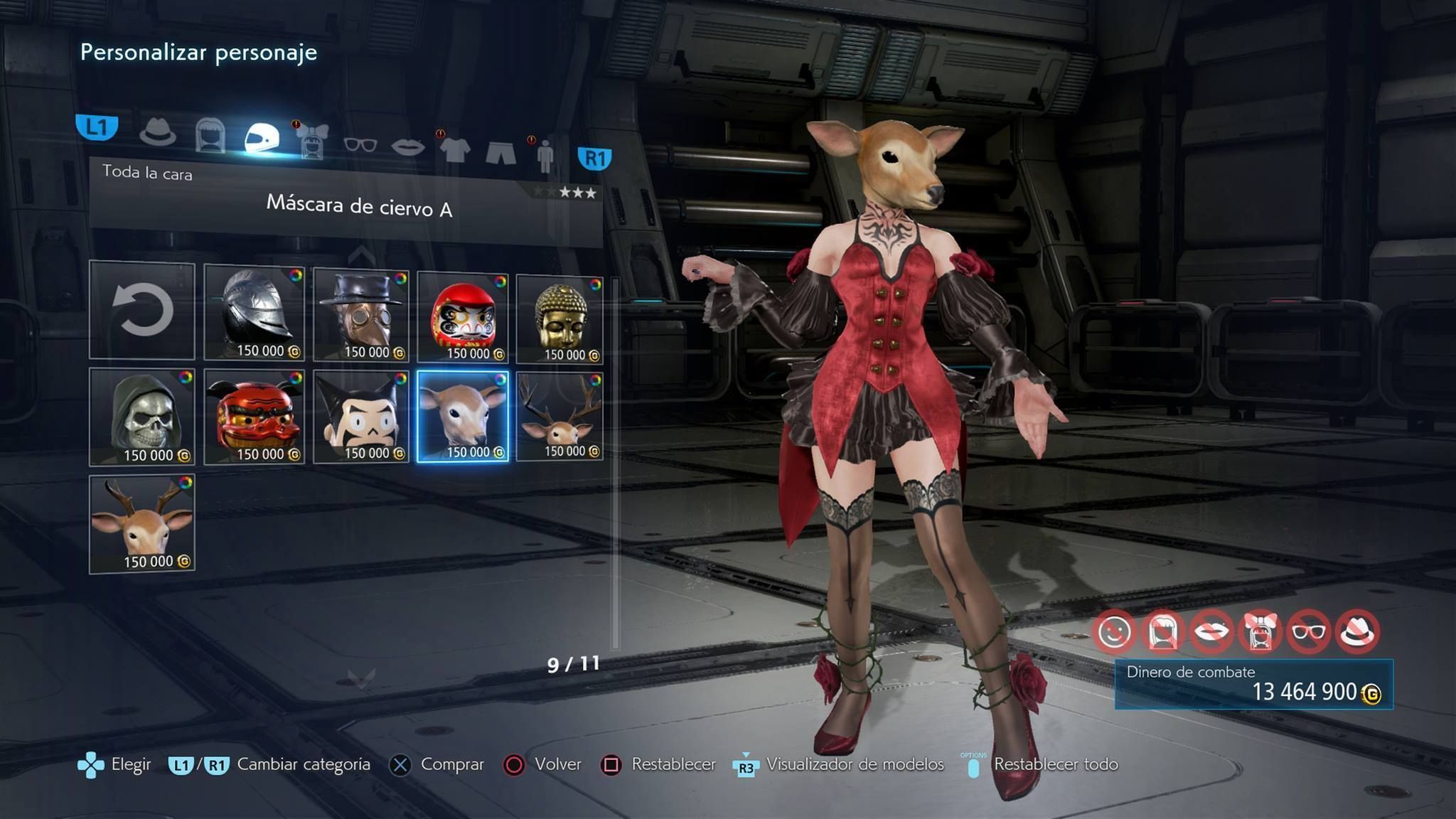Viewport: 1456px width, 819px height.
Task: Toggle the lips visibility icon
Action: point(1211,631)
